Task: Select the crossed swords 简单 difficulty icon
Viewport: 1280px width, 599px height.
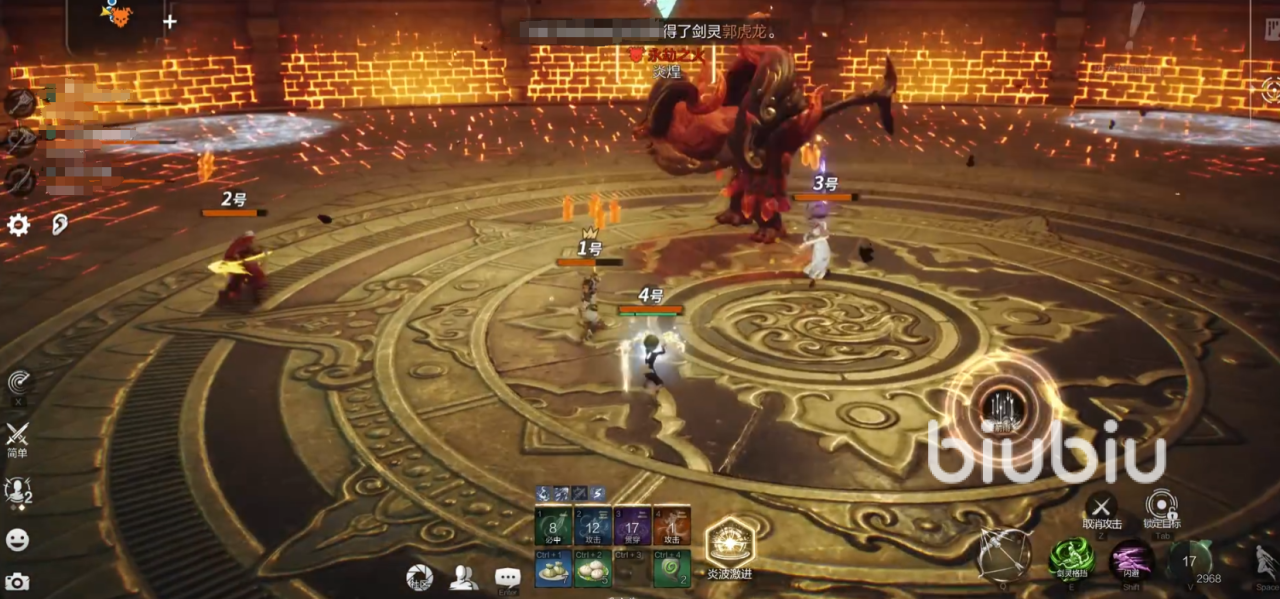Action: pos(17,436)
